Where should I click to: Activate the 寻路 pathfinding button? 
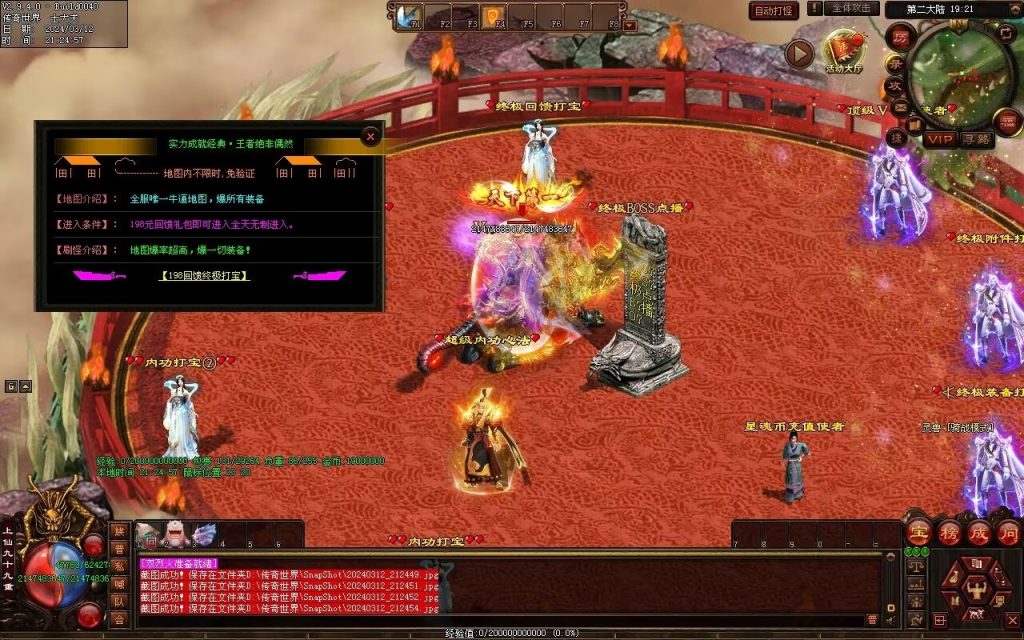(x=976, y=139)
